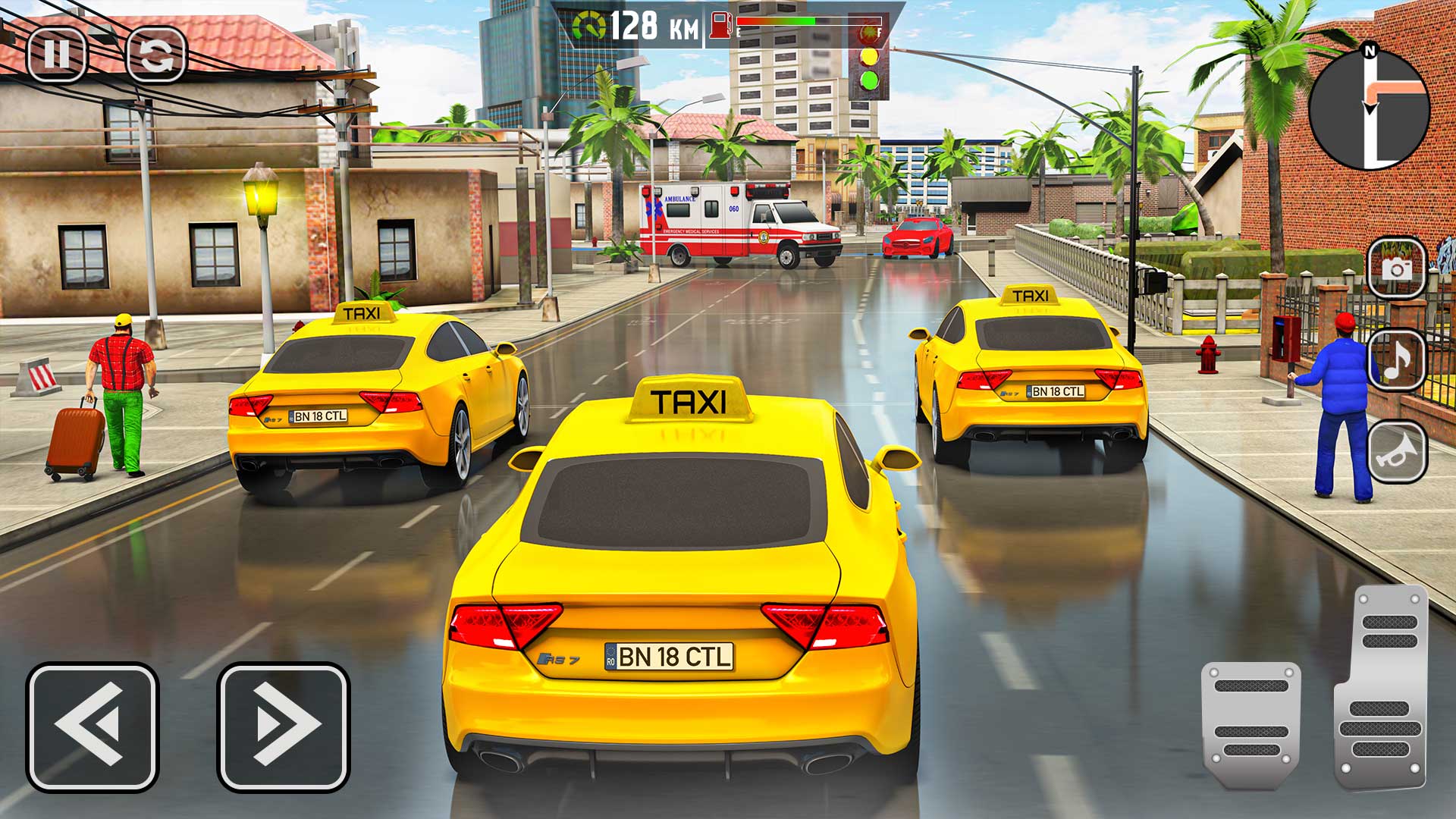
Task: Restart the current level
Action: tap(155, 53)
